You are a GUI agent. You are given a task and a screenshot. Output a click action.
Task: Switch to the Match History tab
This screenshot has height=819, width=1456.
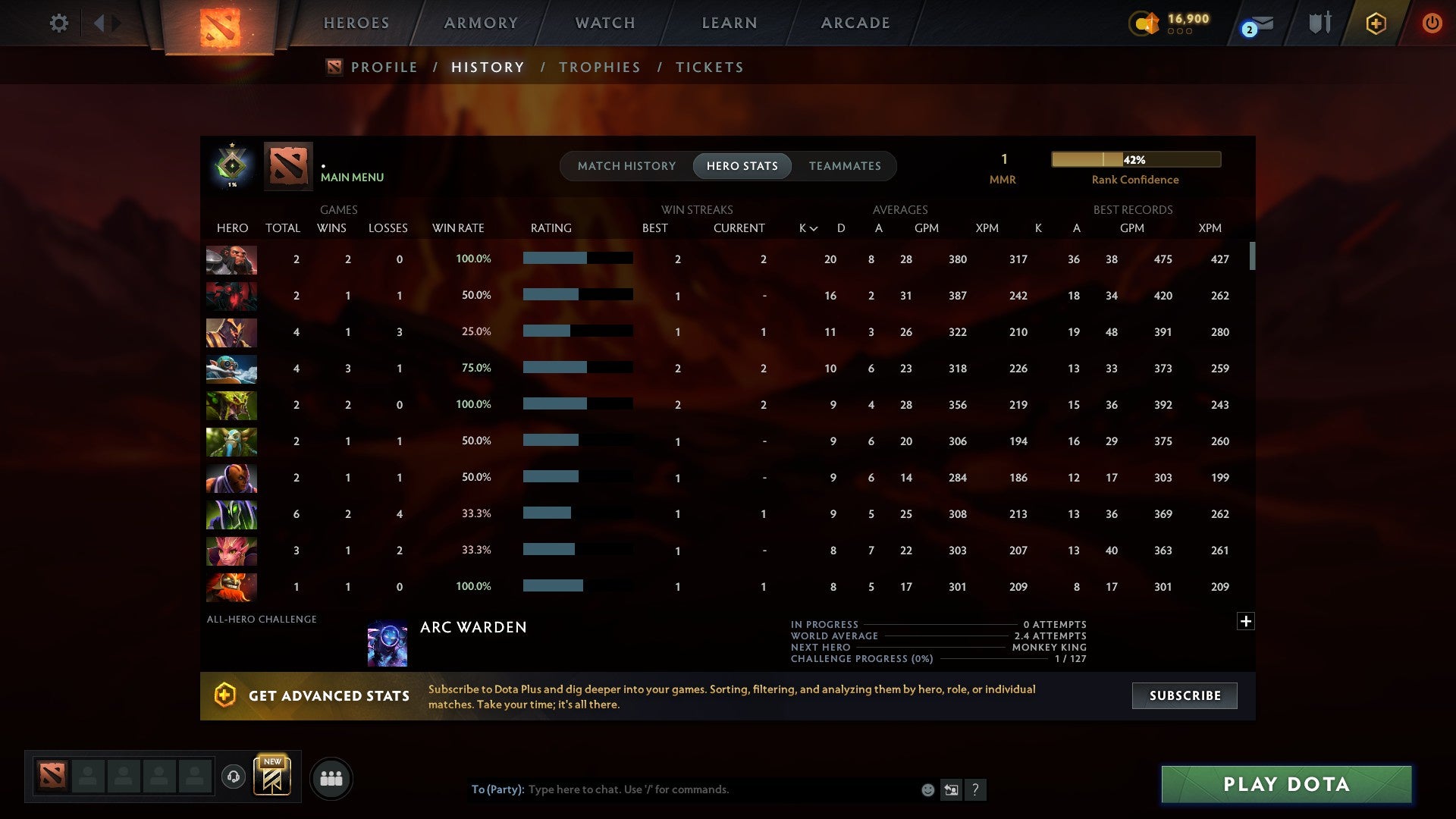point(626,165)
